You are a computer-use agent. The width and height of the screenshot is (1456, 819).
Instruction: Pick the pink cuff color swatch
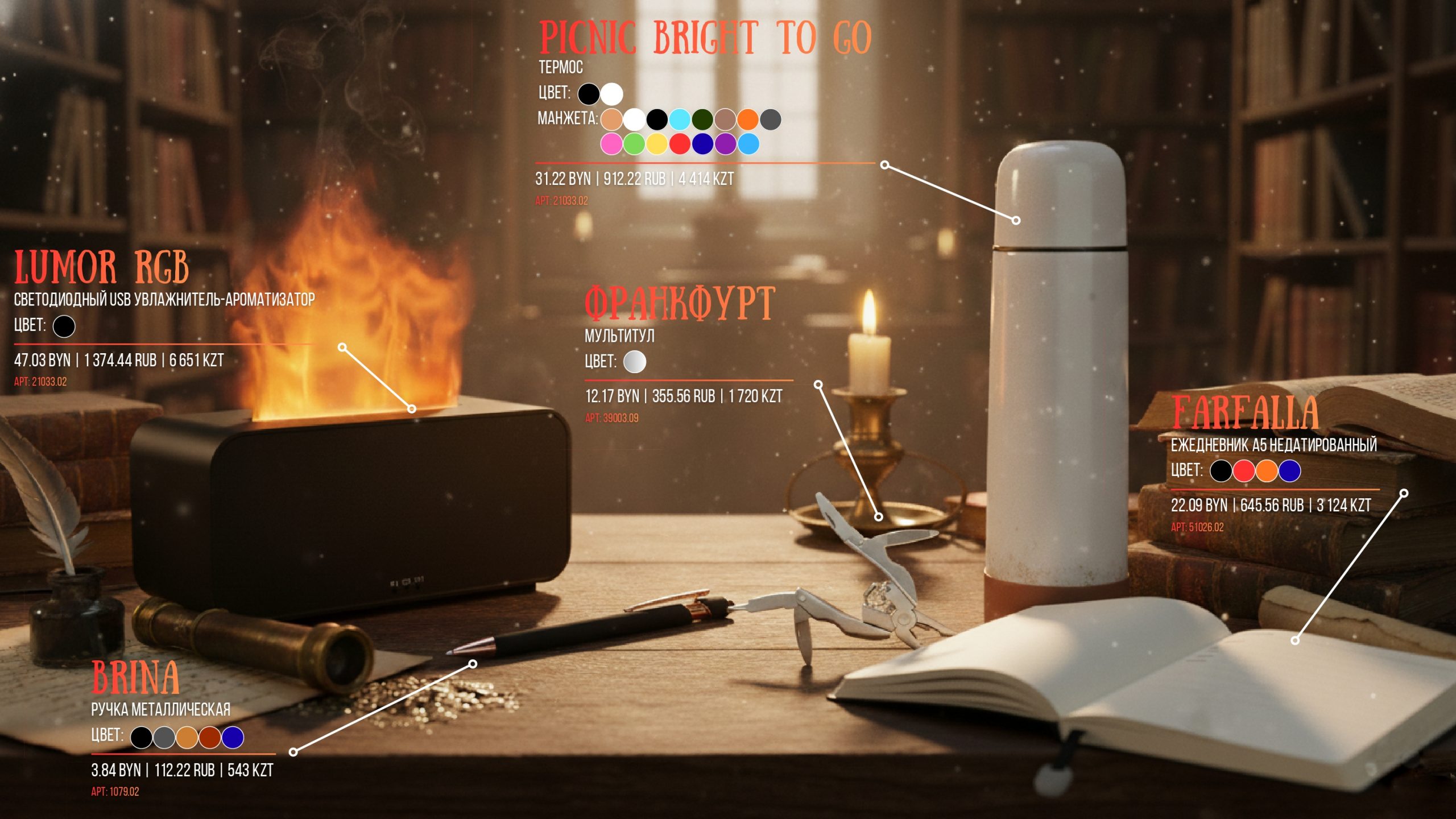pyautogui.click(x=611, y=144)
